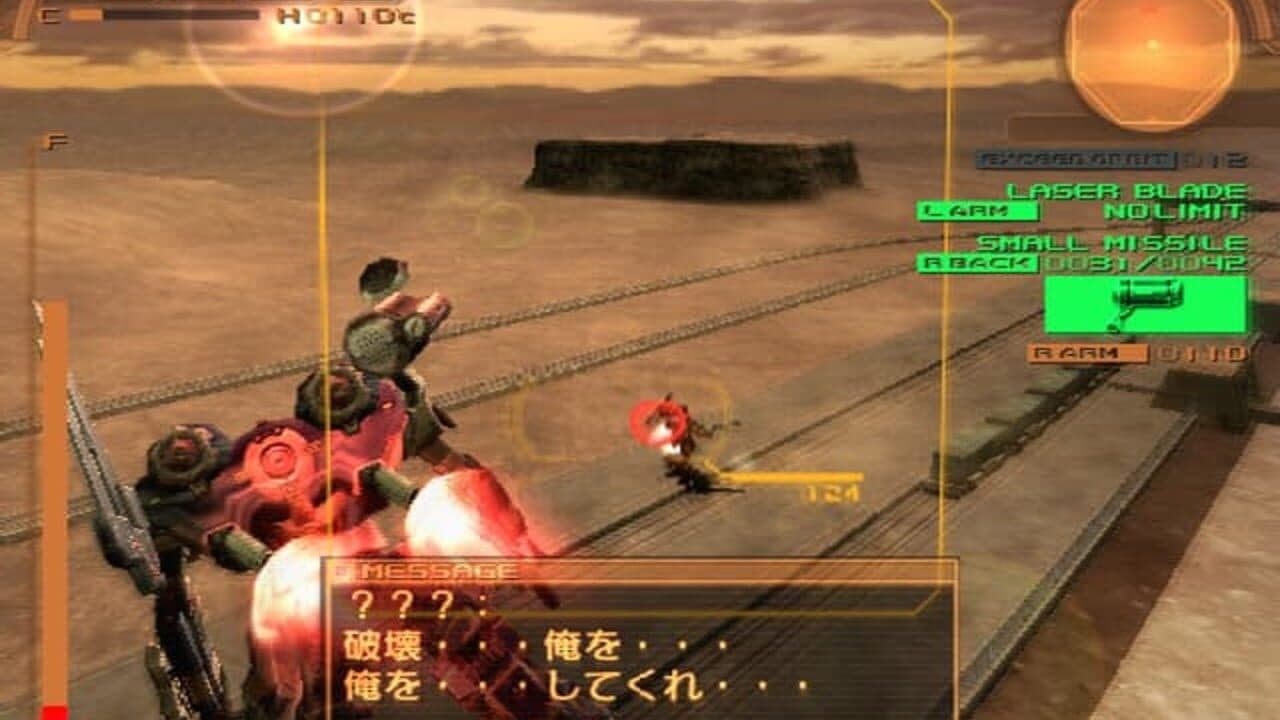1280x720 pixels.
Task: Select the SMALL MISSILE label
Action: pyautogui.click(x=1110, y=242)
